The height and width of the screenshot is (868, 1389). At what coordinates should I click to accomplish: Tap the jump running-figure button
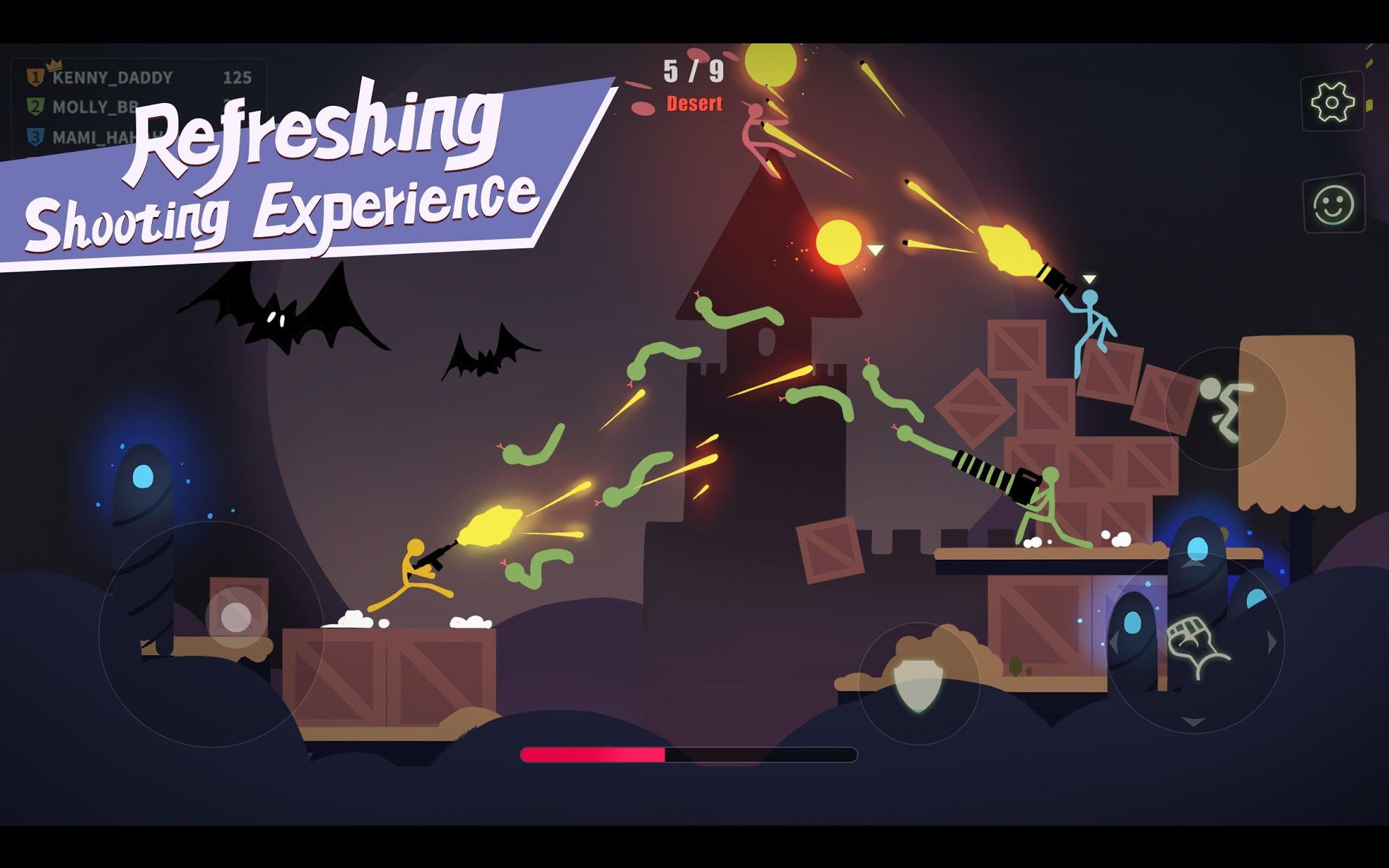[x=1225, y=408]
